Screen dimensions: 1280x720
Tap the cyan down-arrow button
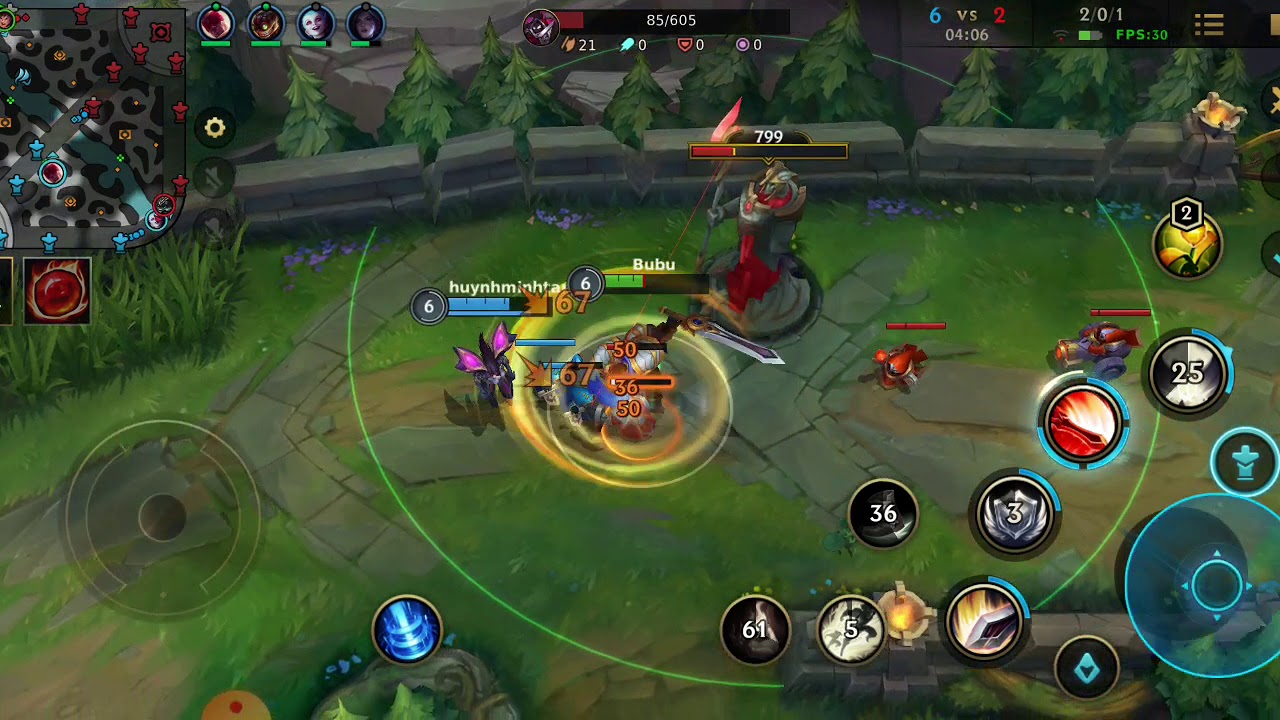coord(1245,462)
